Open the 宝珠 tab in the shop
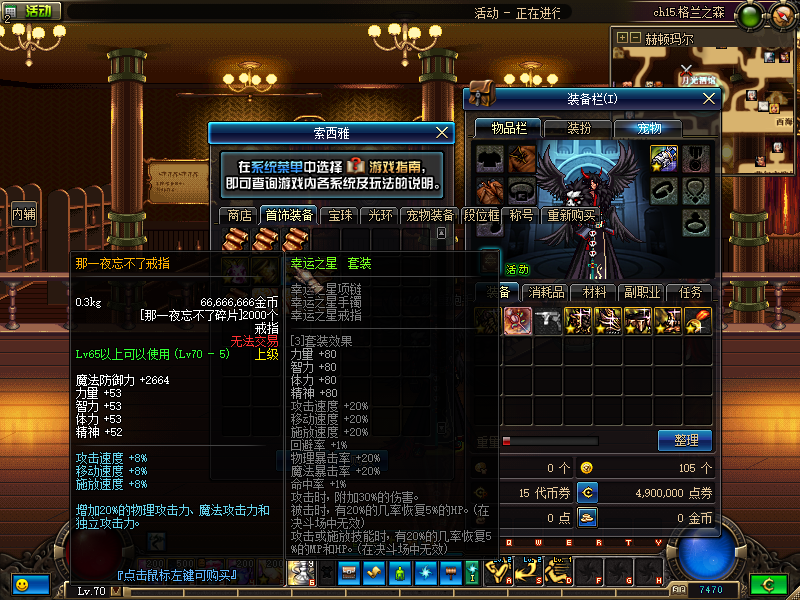Image resolution: width=800 pixels, height=600 pixels. (x=340, y=215)
